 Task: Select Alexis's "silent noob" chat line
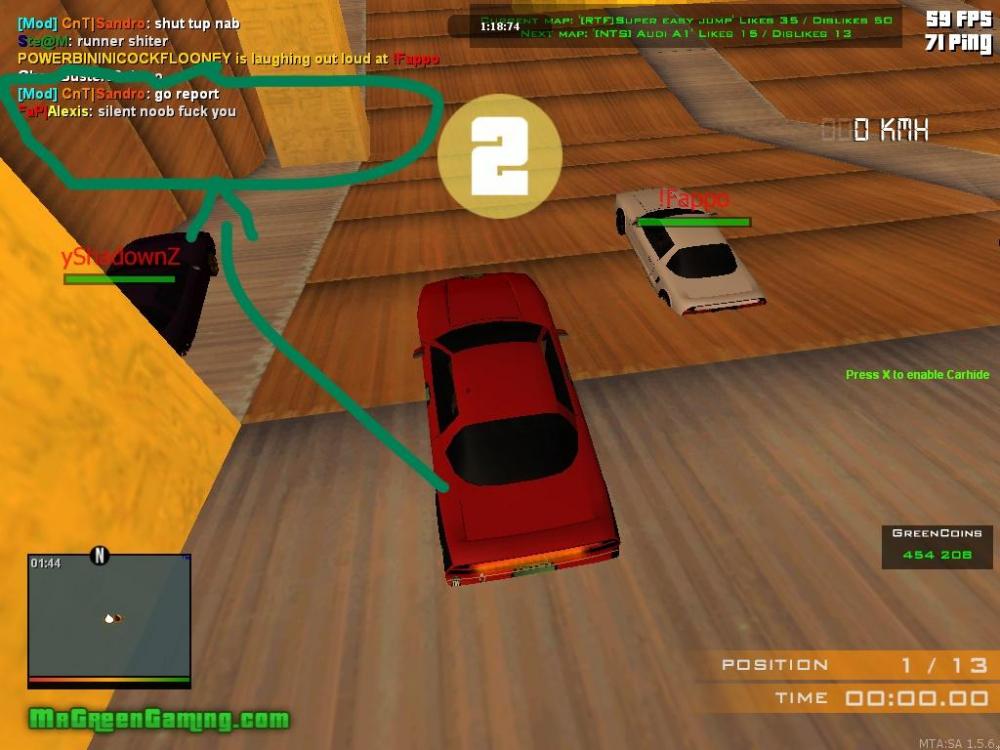pos(127,111)
